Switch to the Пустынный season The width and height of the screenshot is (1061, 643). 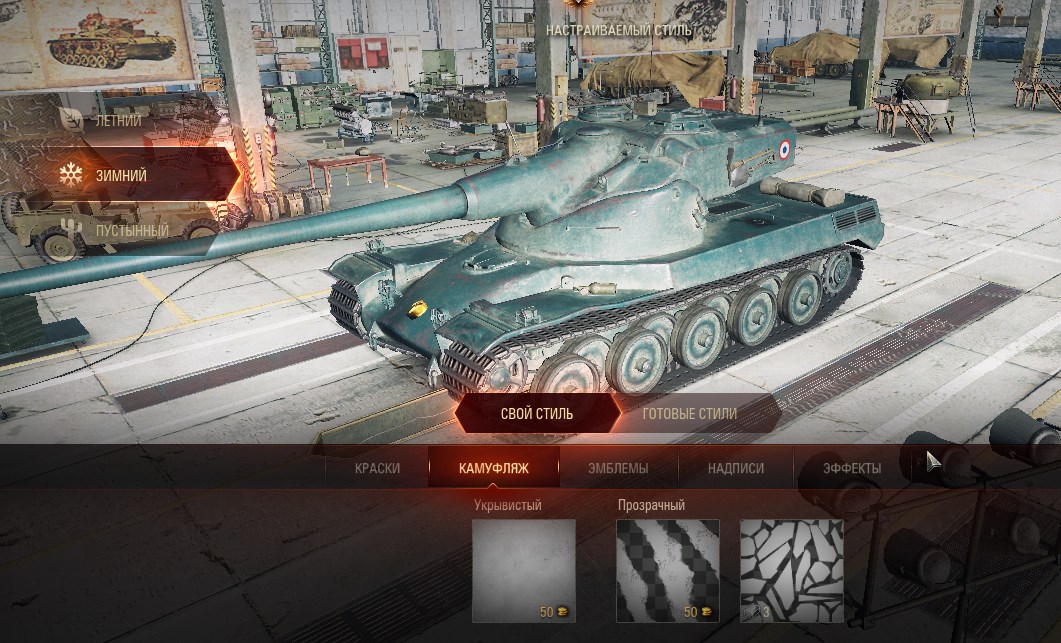click(130, 230)
